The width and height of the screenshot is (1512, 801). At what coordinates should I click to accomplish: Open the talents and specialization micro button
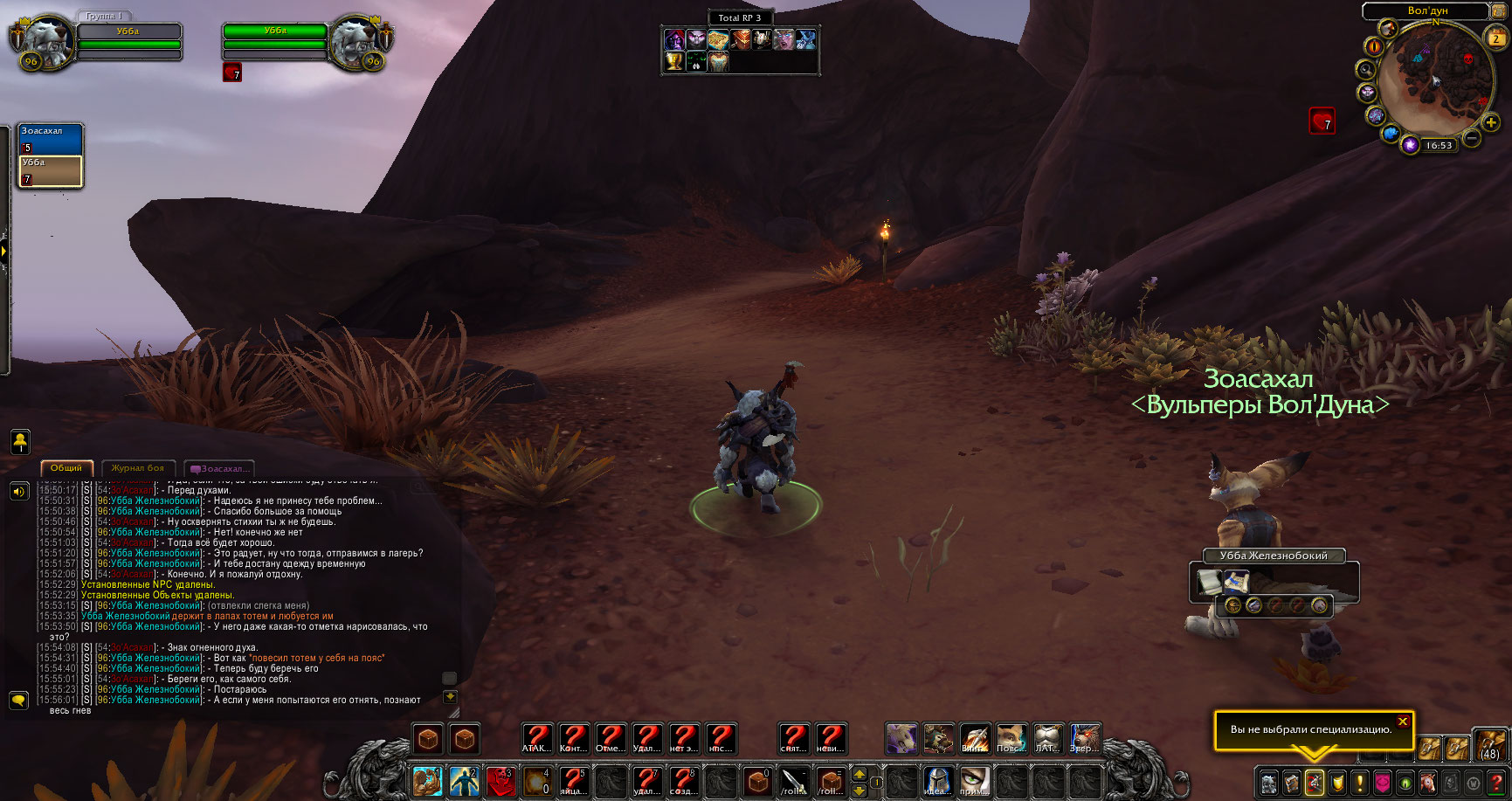pyautogui.click(x=1314, y=782)
